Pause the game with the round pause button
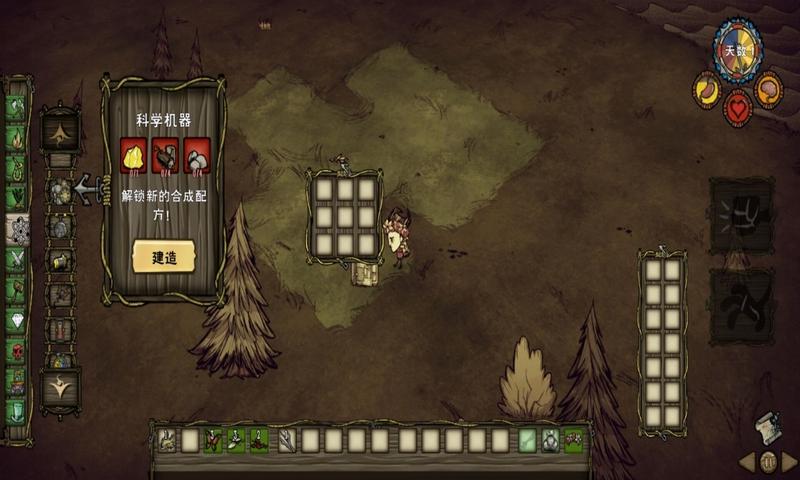This screenshot has width=800, height=480. 768,462
